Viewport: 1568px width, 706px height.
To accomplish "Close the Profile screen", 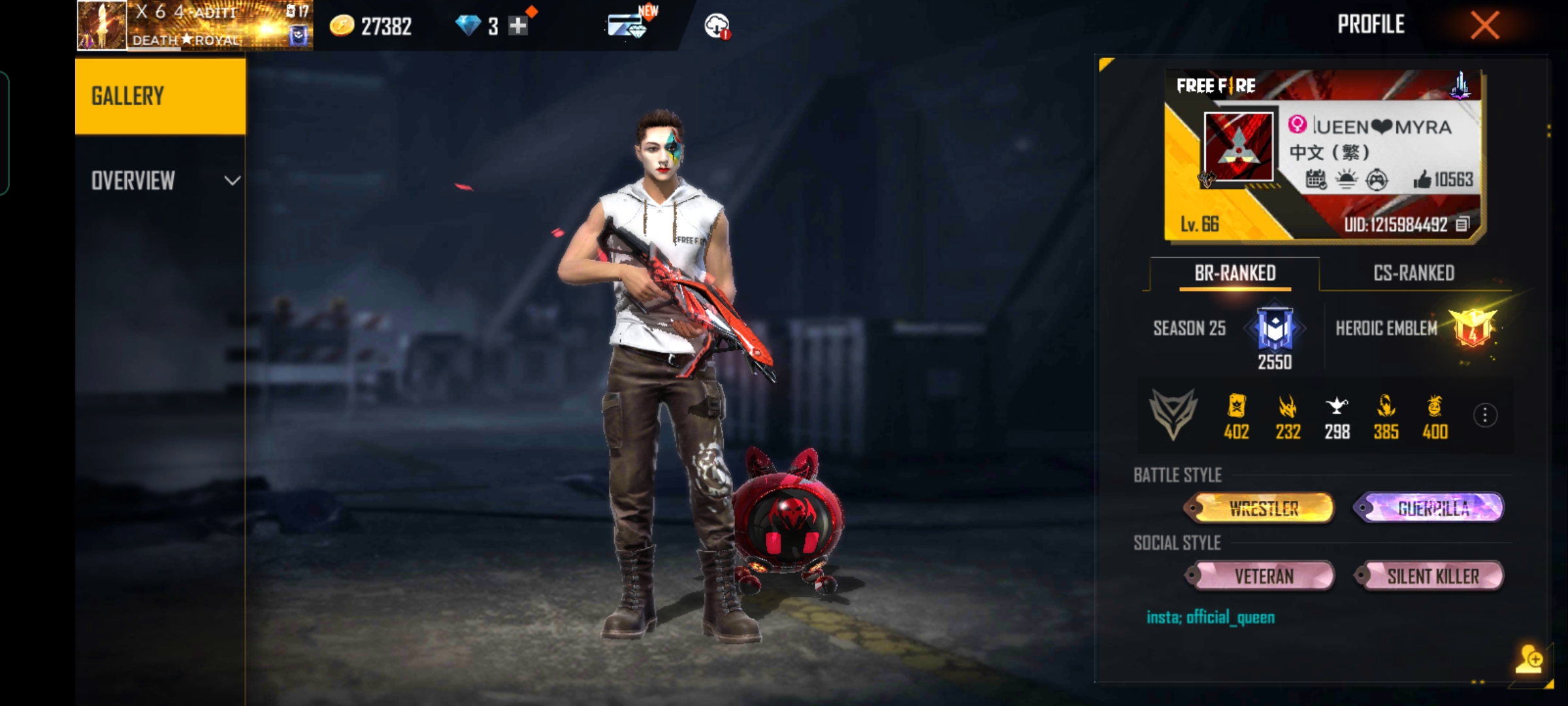I will tap(1484, 26).
